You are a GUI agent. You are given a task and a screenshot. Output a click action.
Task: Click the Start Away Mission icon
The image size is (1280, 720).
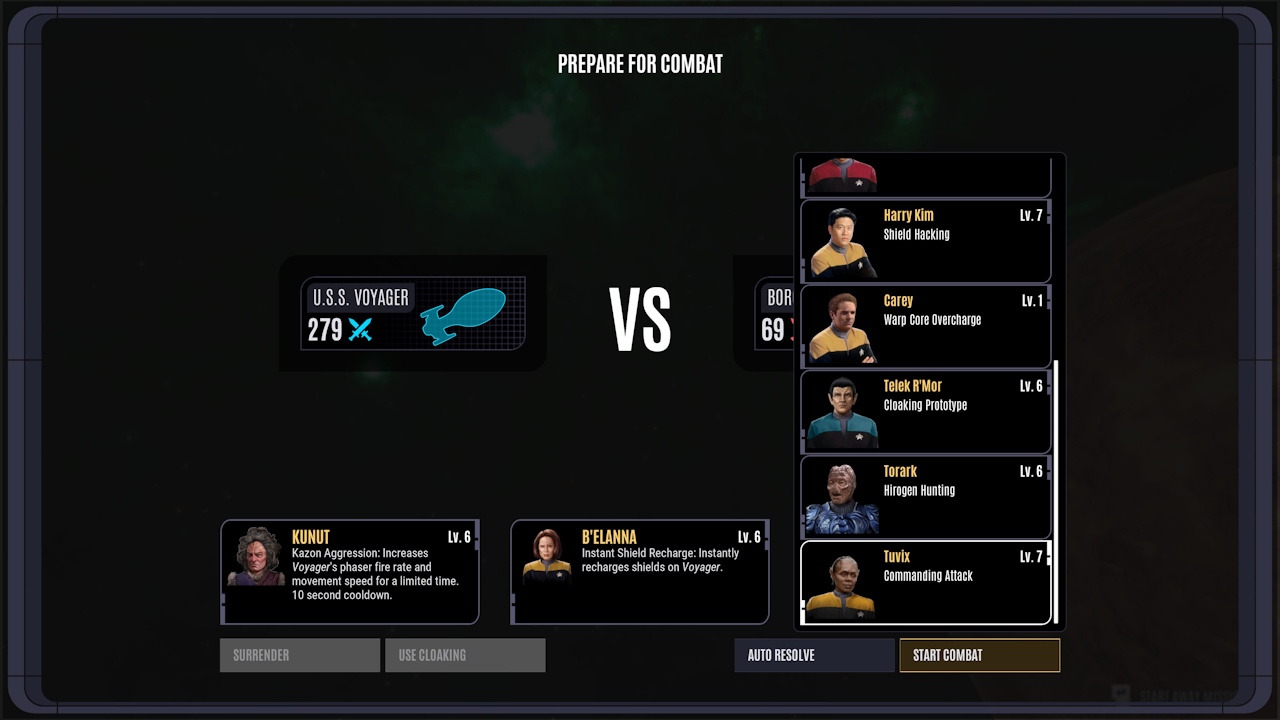click(x=1120, y=690)
